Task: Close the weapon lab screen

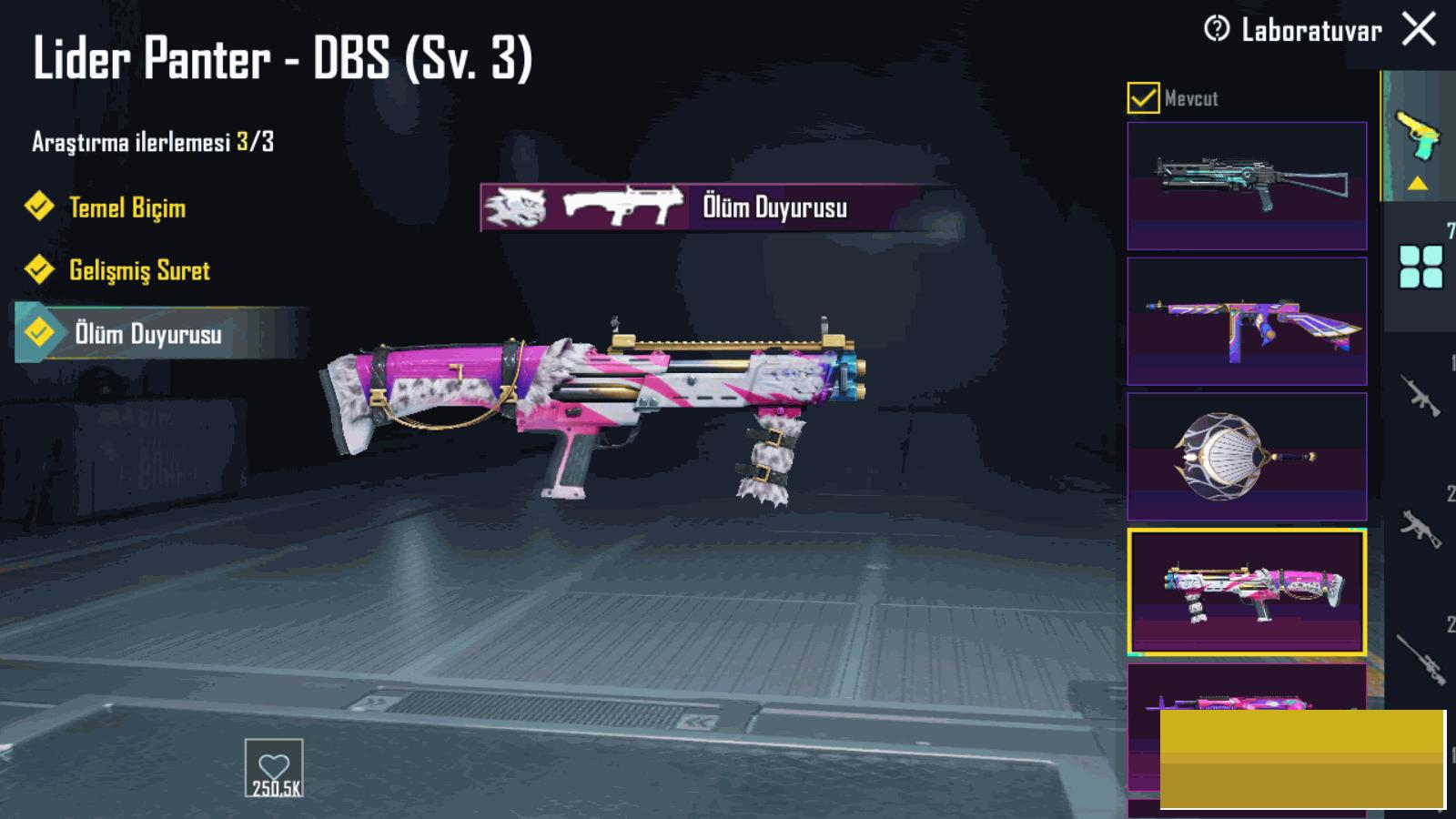Action: [1419, 29]
